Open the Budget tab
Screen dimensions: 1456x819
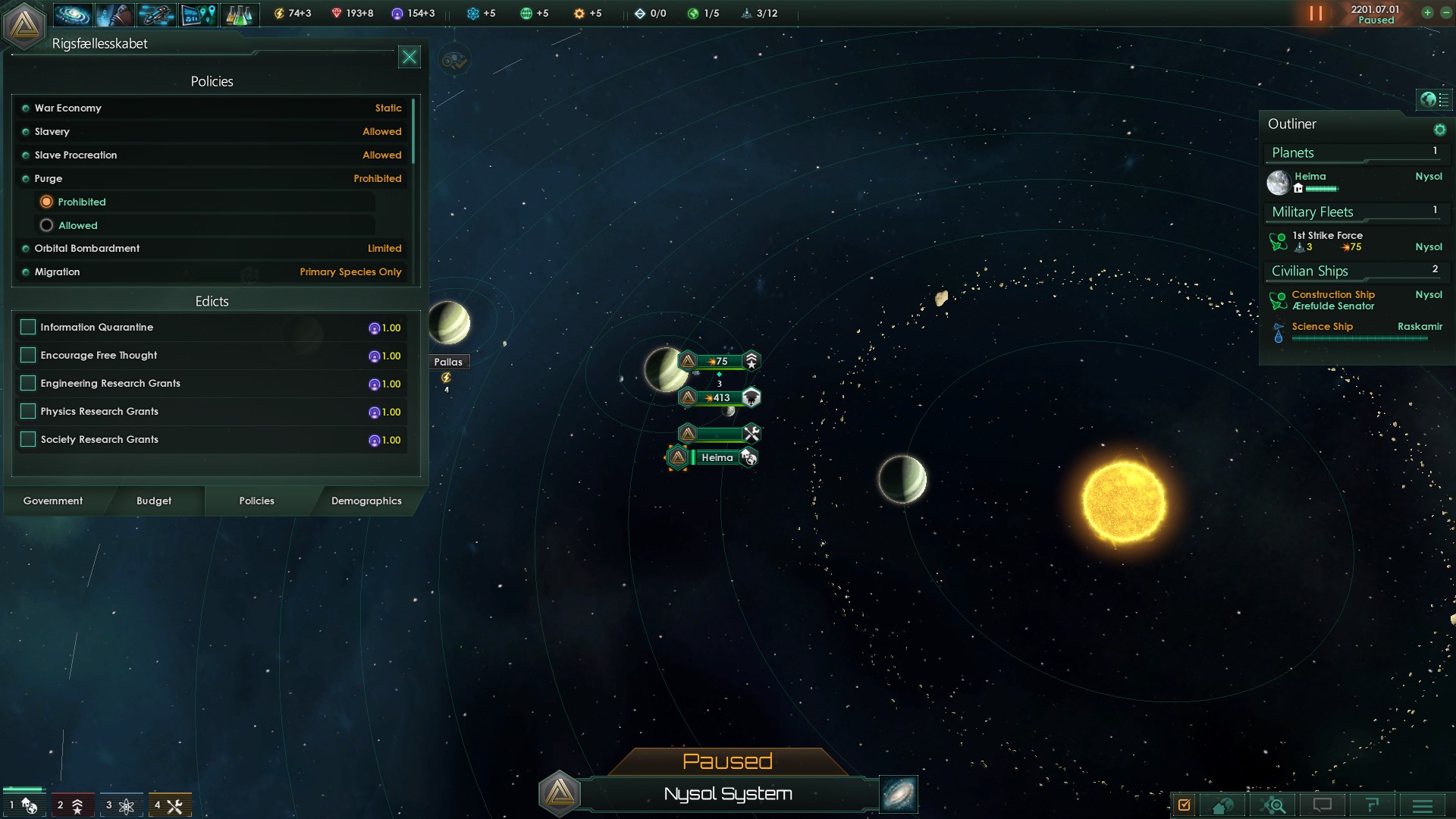click(x=154, y=500)
